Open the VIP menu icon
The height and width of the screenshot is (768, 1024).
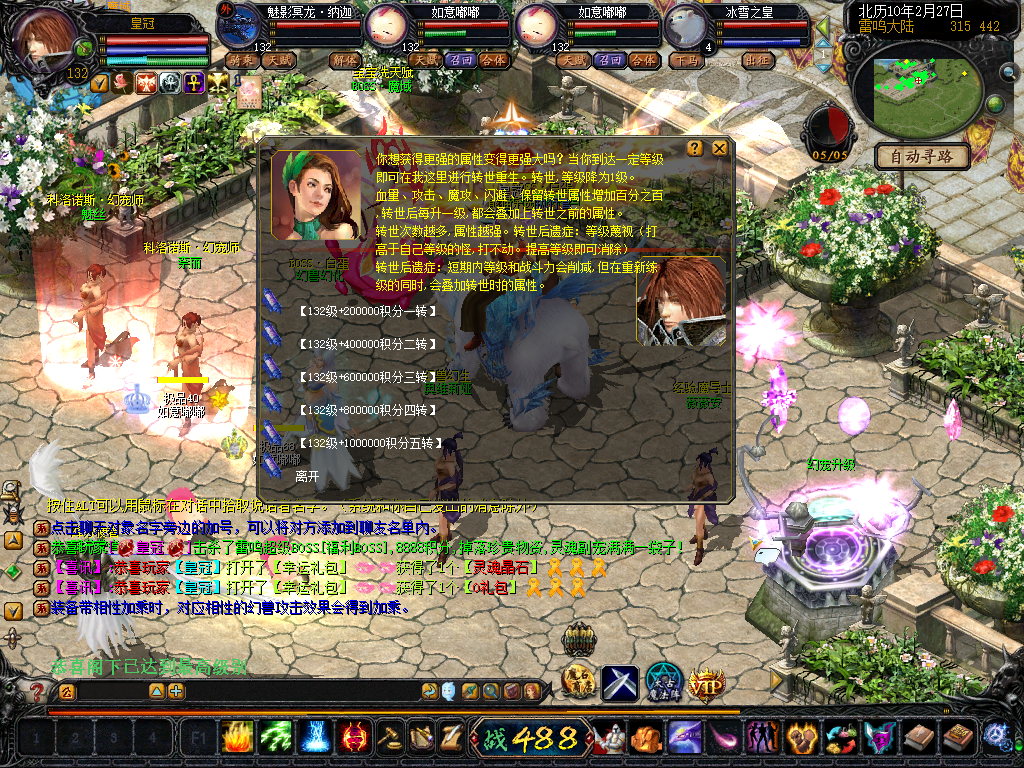point(706,683)
